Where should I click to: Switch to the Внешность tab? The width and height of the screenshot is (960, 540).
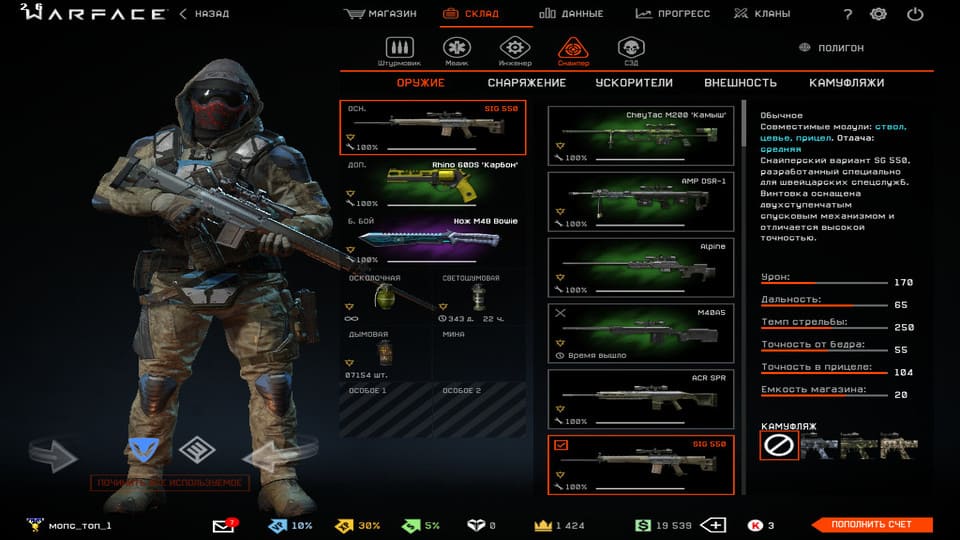coord(740,83)
